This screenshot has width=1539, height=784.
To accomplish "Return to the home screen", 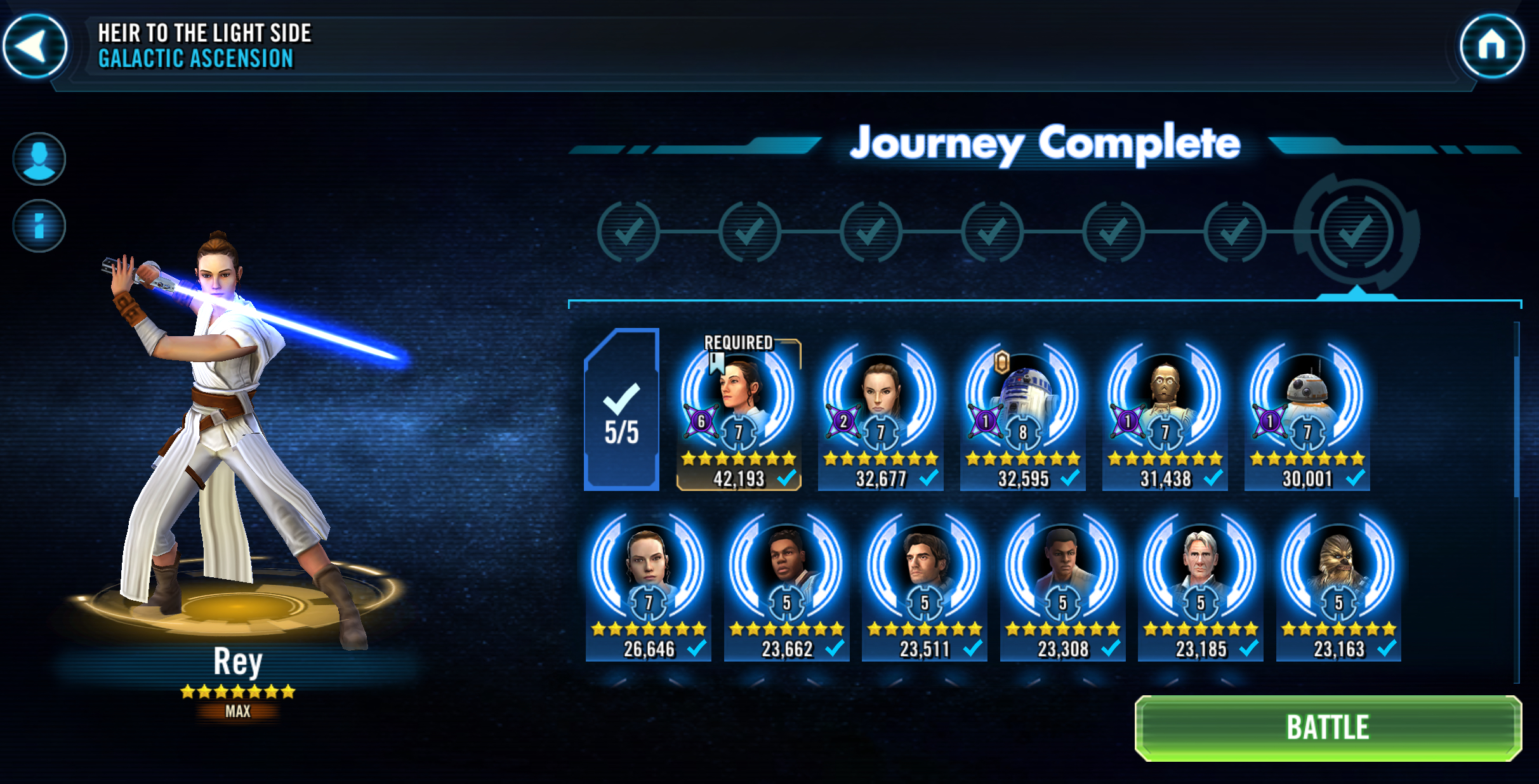I will 1491,46.
